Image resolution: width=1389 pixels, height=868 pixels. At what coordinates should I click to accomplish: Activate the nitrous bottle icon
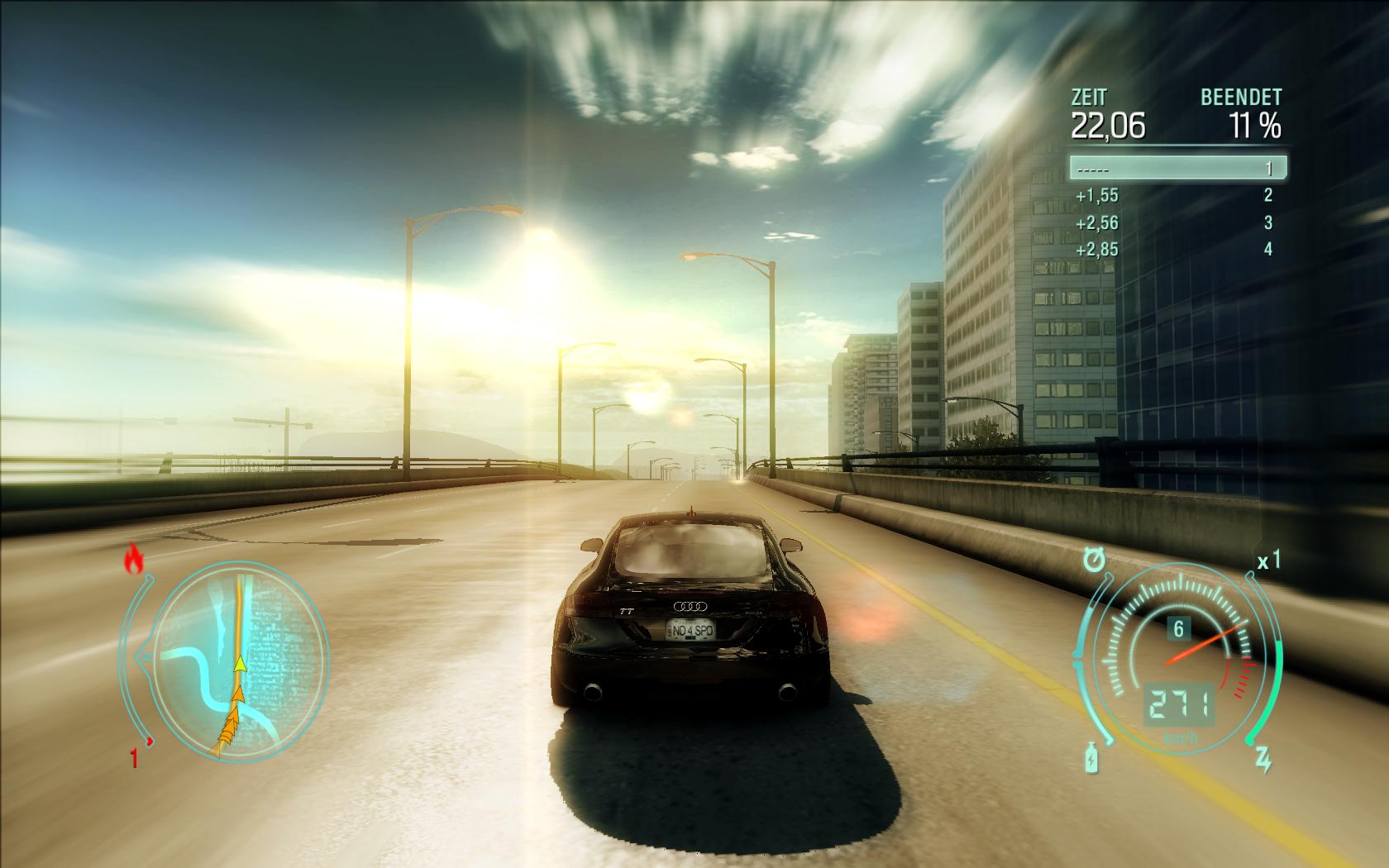click(x=1092, y=757)
